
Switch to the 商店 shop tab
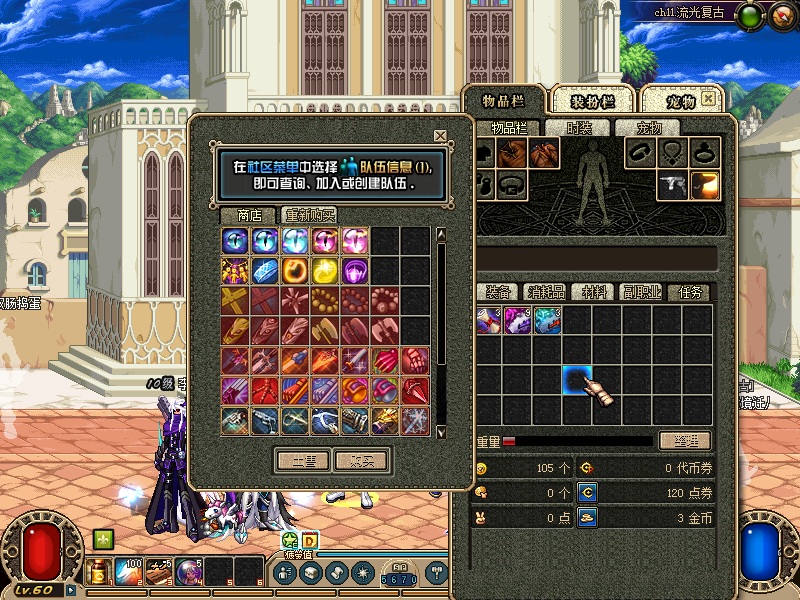pyautogui.click(x=249, y=215)
